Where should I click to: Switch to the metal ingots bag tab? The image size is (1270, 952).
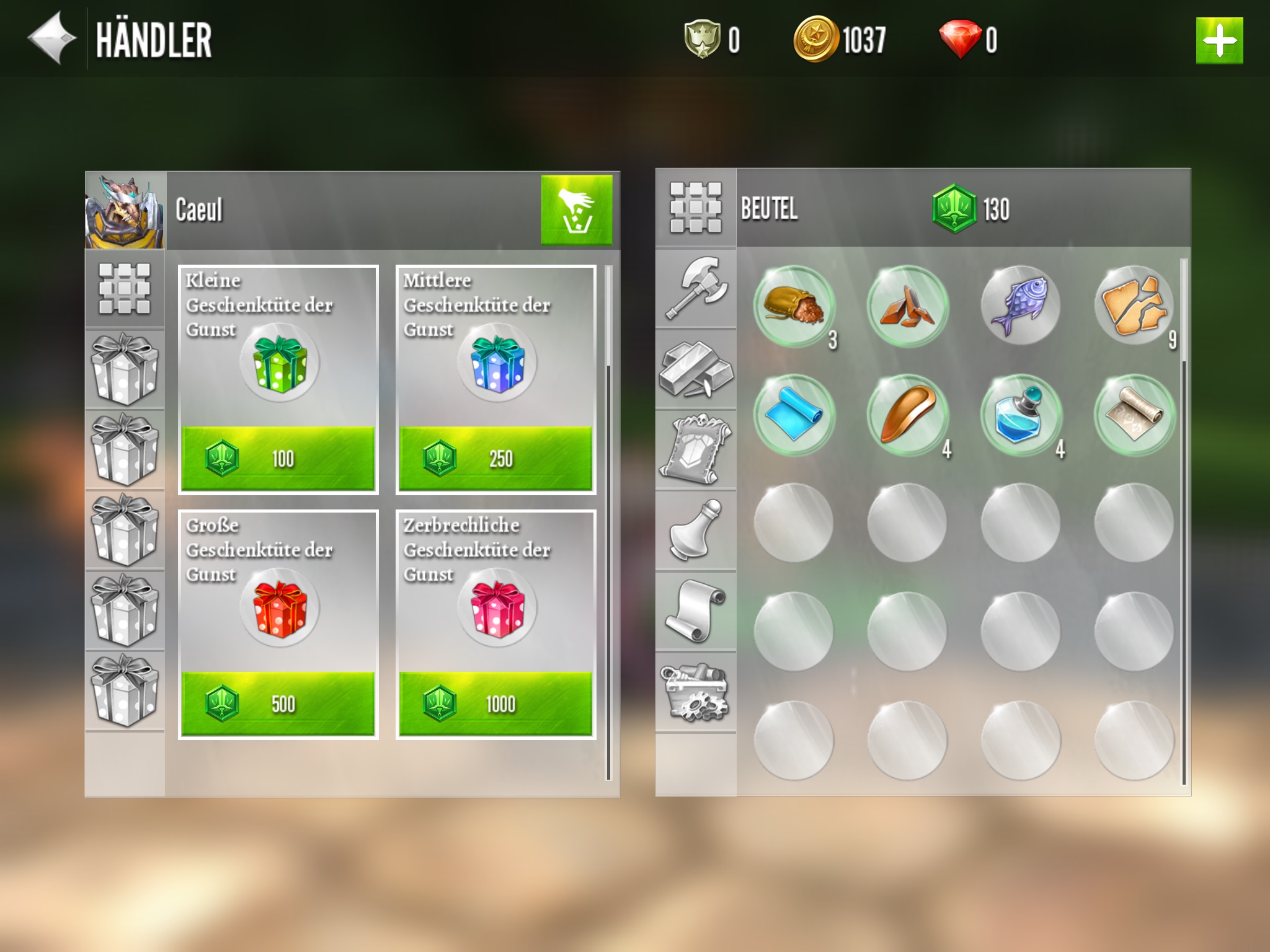[x=696, y=369]
